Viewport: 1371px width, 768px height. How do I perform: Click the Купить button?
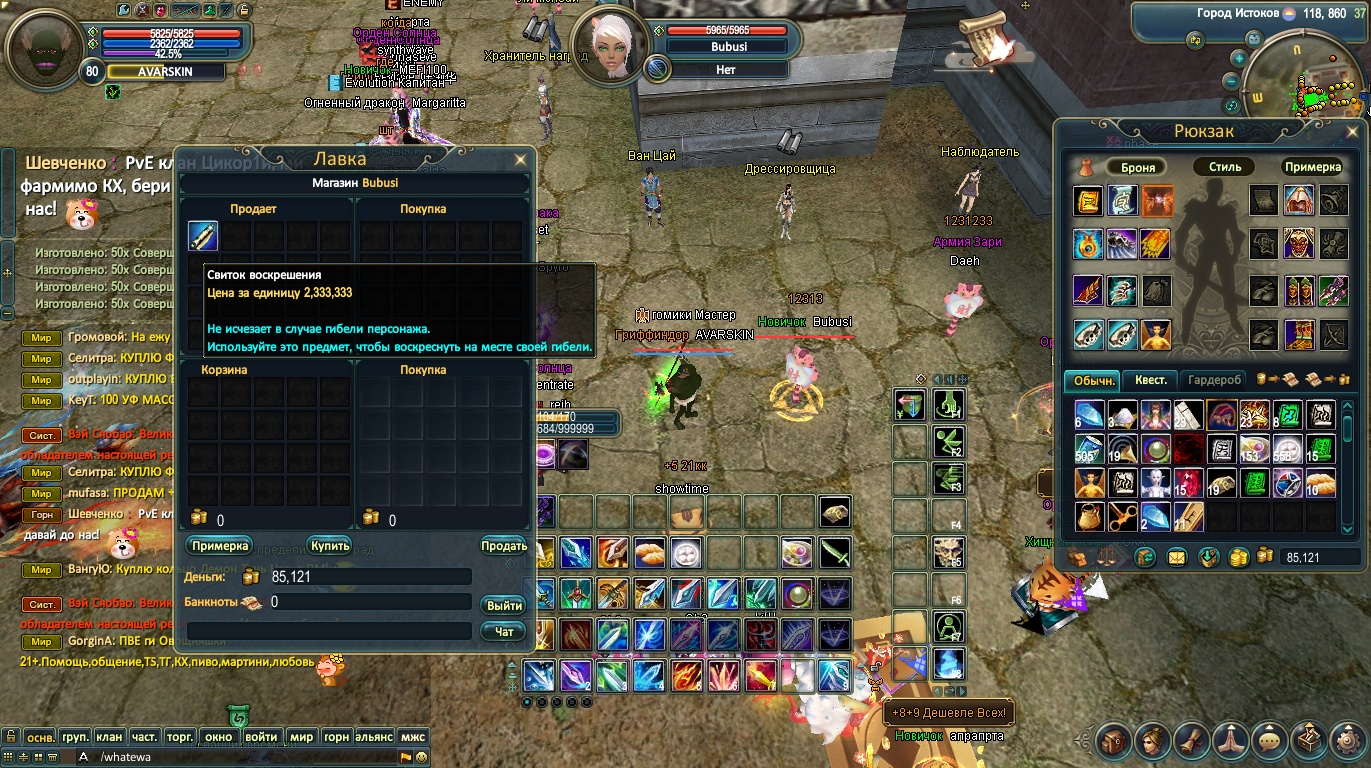tap(329, 546)
